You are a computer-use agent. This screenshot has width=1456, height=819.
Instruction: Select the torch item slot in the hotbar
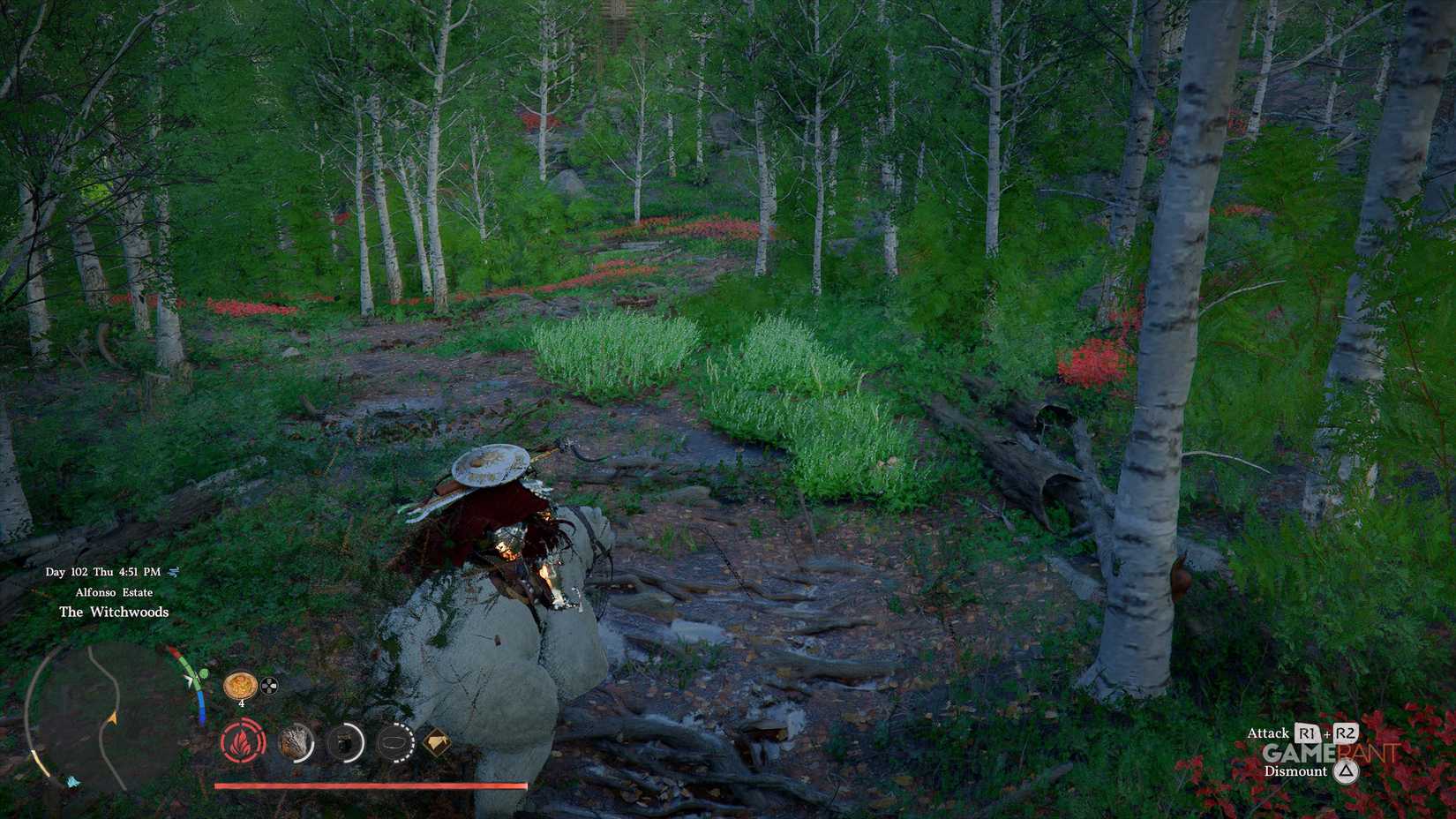click(x=296, y=743)
